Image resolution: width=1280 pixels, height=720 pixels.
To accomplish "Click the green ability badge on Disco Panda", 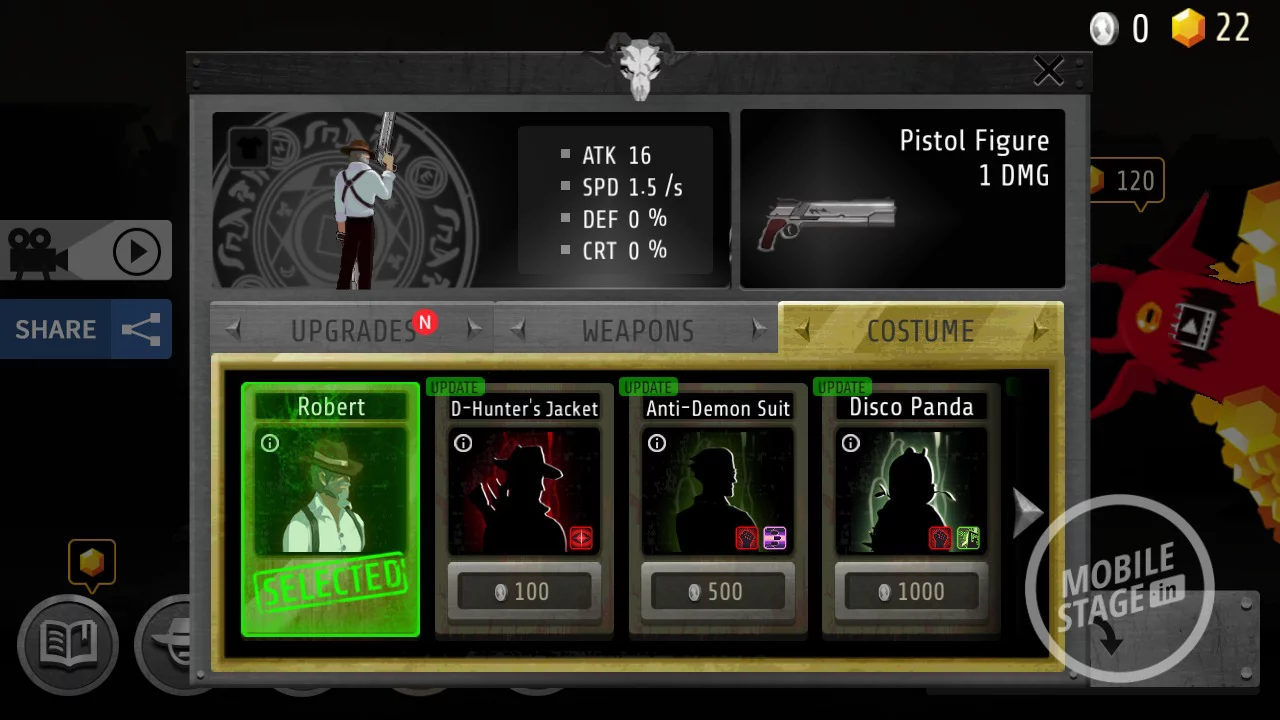I will click(967, 538).
